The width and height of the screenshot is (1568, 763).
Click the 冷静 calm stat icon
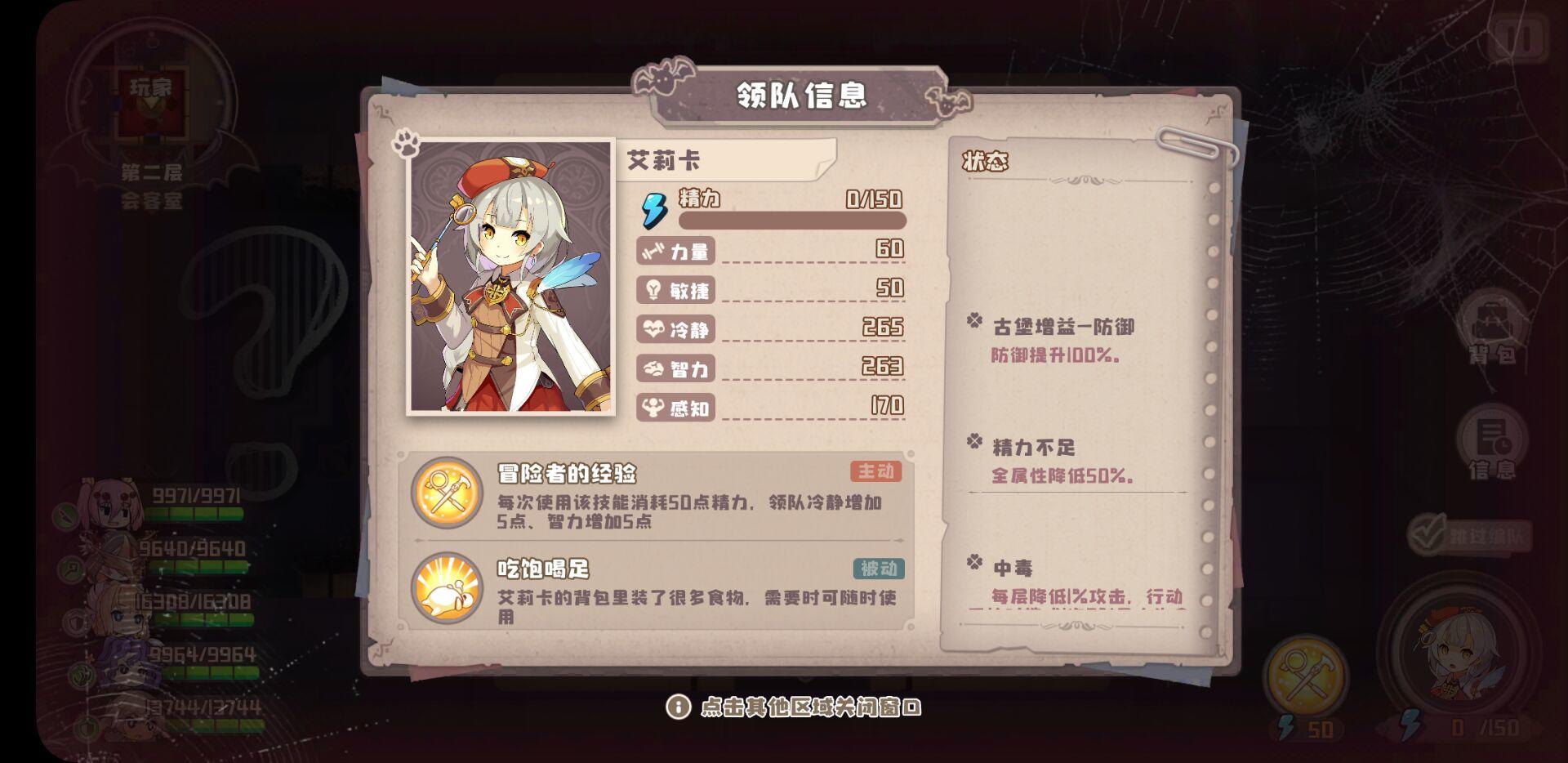(652, 330)
